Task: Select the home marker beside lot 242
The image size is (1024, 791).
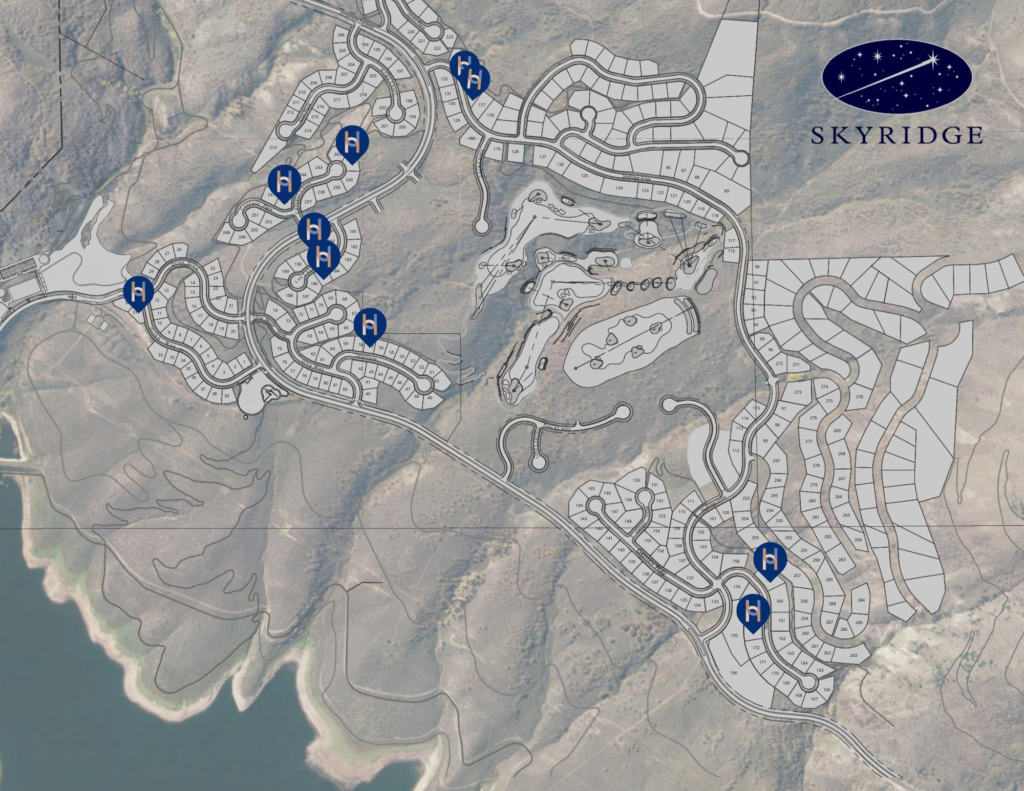Action: pyautogui.click(x=351, y=144)
